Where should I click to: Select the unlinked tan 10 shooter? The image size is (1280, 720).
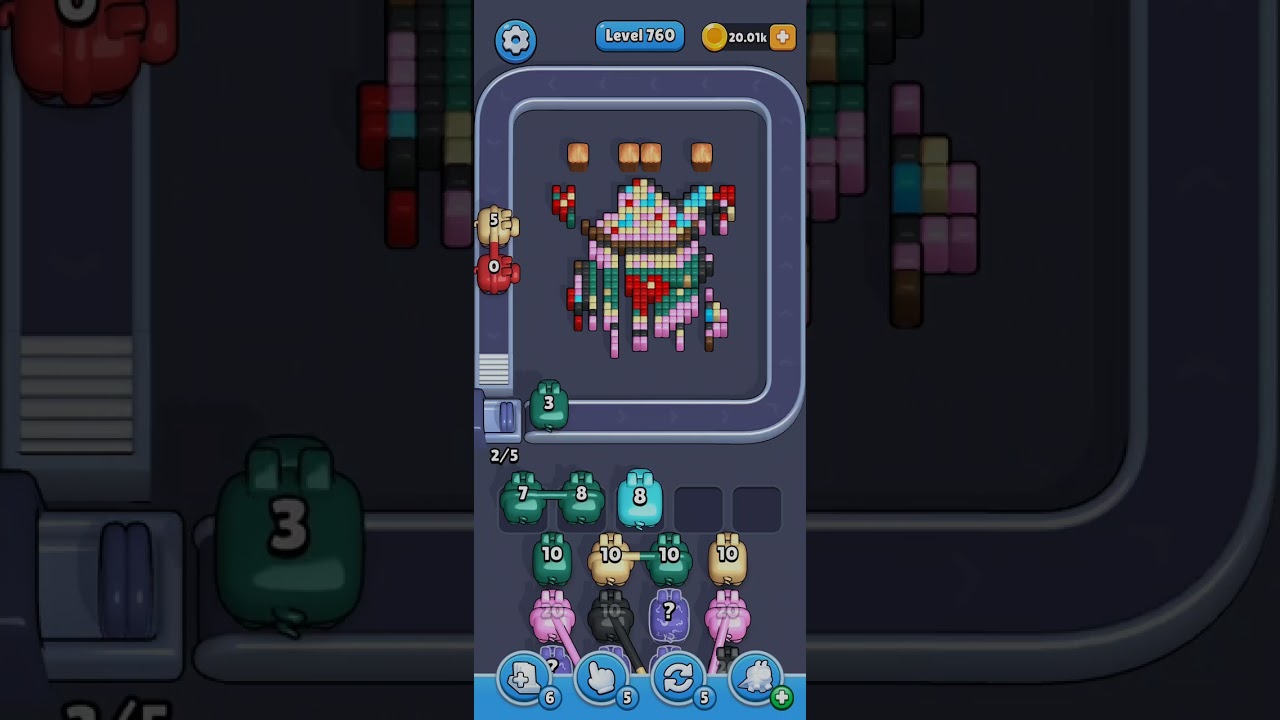pos(727,558)
